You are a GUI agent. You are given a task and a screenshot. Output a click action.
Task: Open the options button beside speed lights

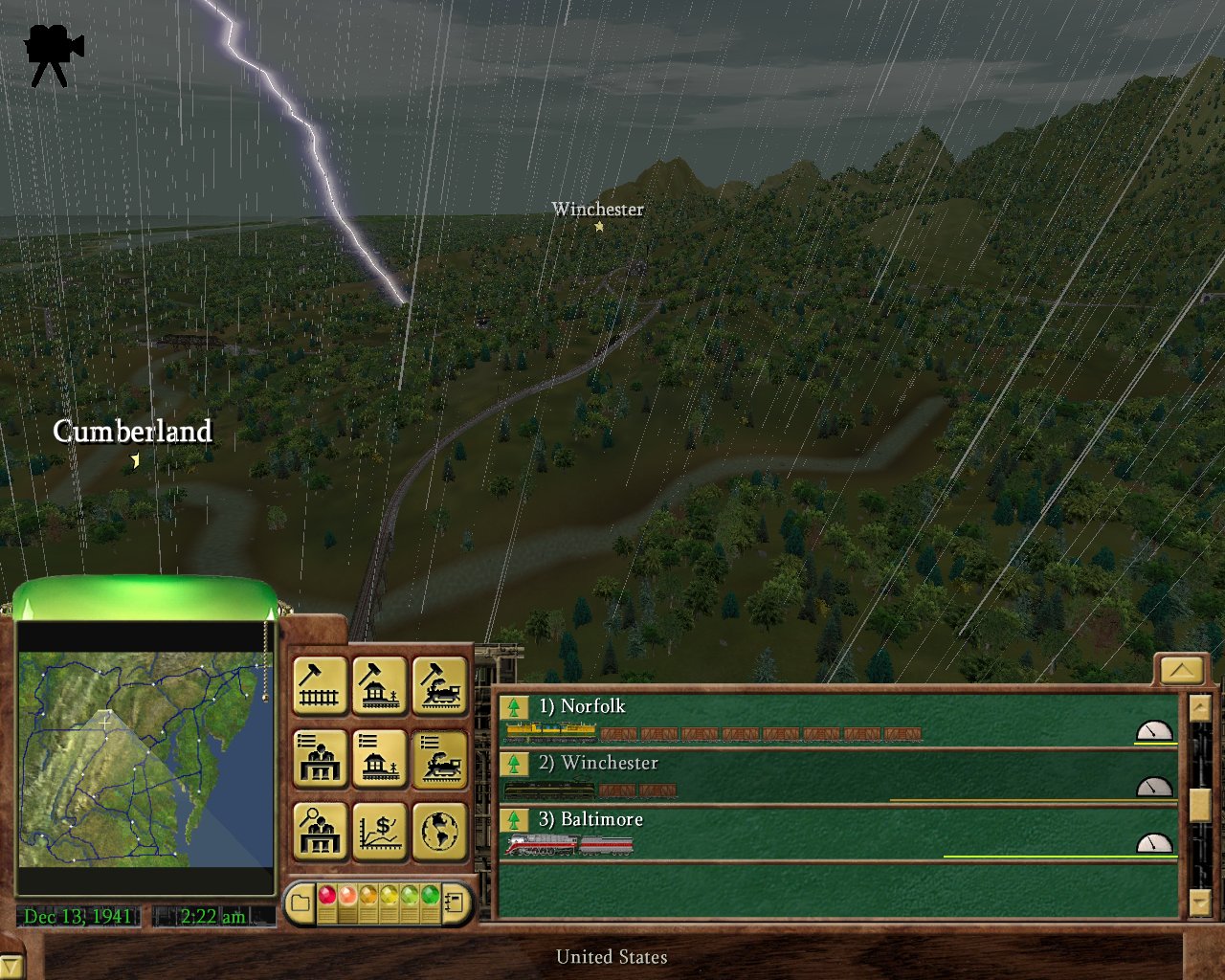coord(456,902)
